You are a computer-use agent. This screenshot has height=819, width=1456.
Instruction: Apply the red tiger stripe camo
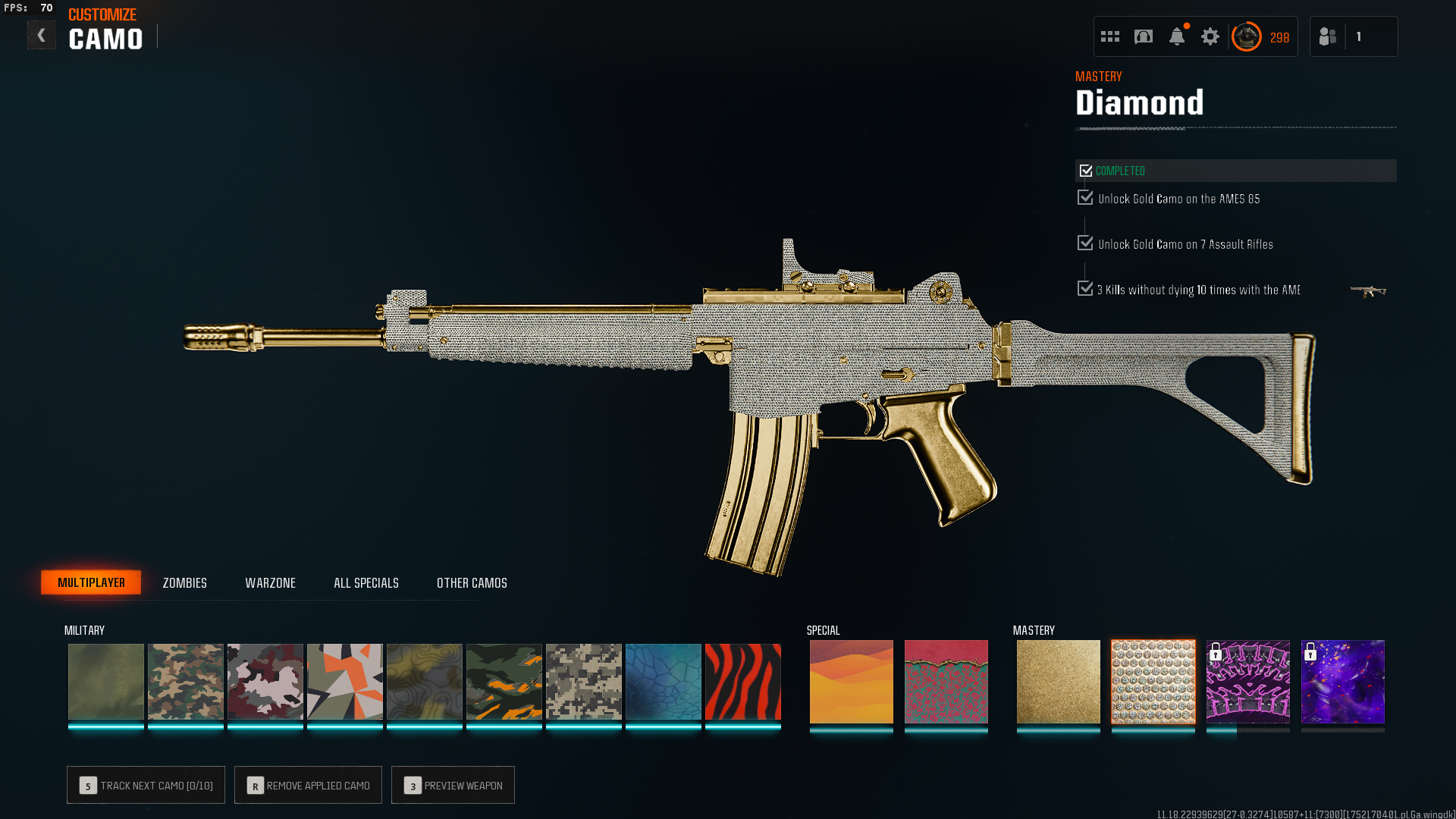[742, 681]
